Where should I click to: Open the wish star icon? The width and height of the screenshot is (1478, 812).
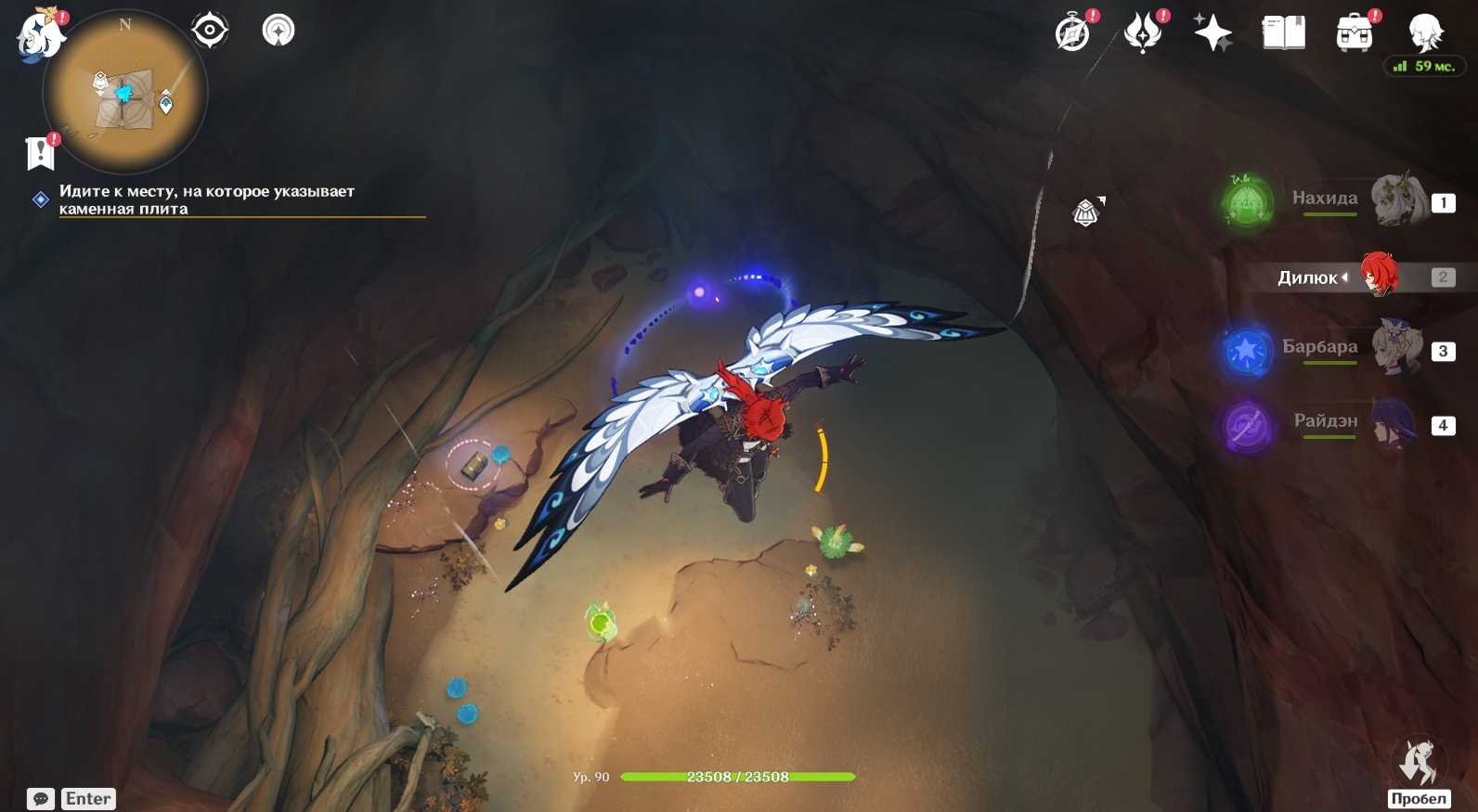pos(1212,33)
